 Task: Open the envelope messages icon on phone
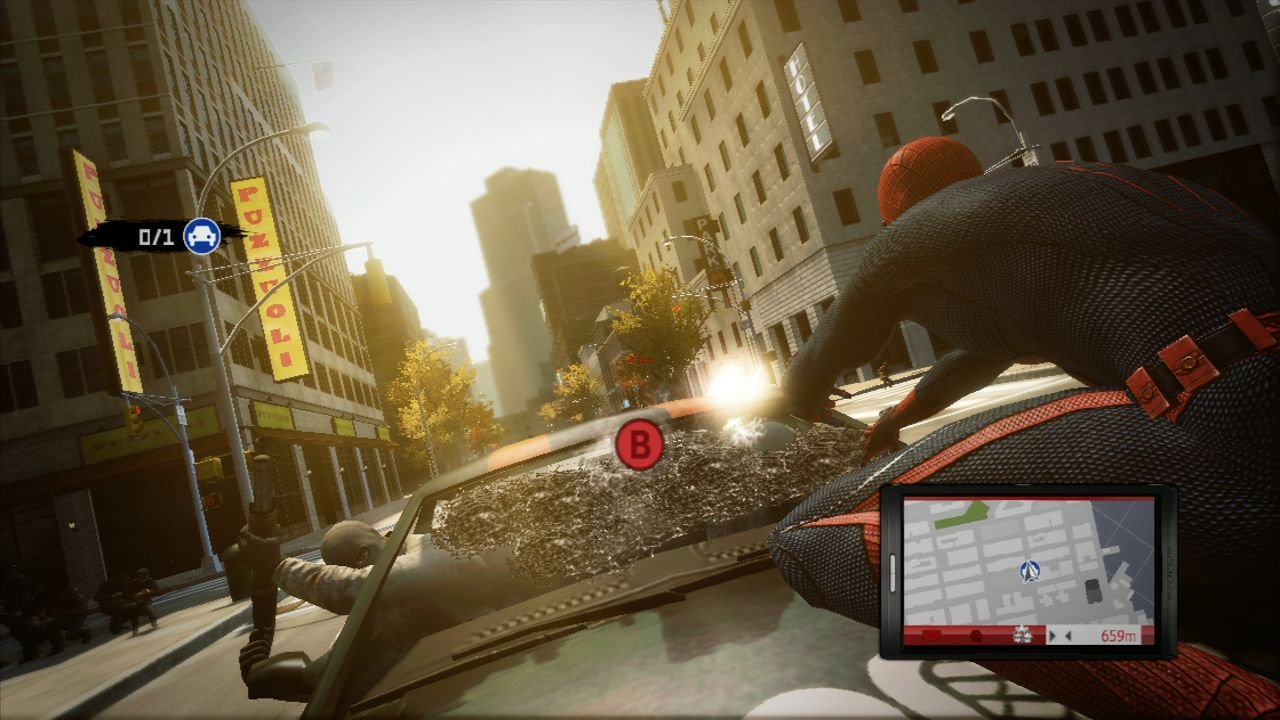[x=931, y=635]
